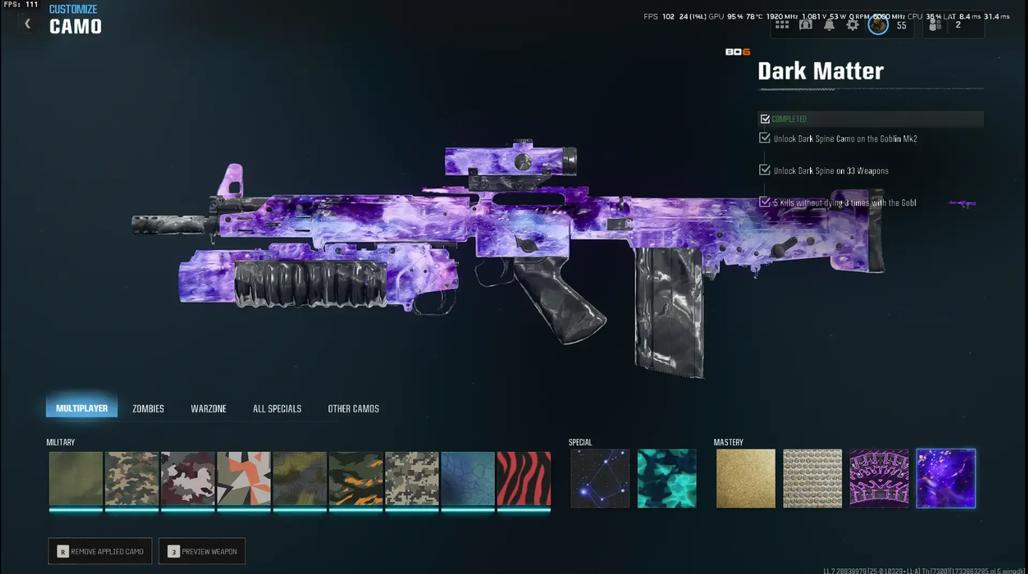Switch to the Zombies camo tab
1028x574 pixels.
(148, 408)
